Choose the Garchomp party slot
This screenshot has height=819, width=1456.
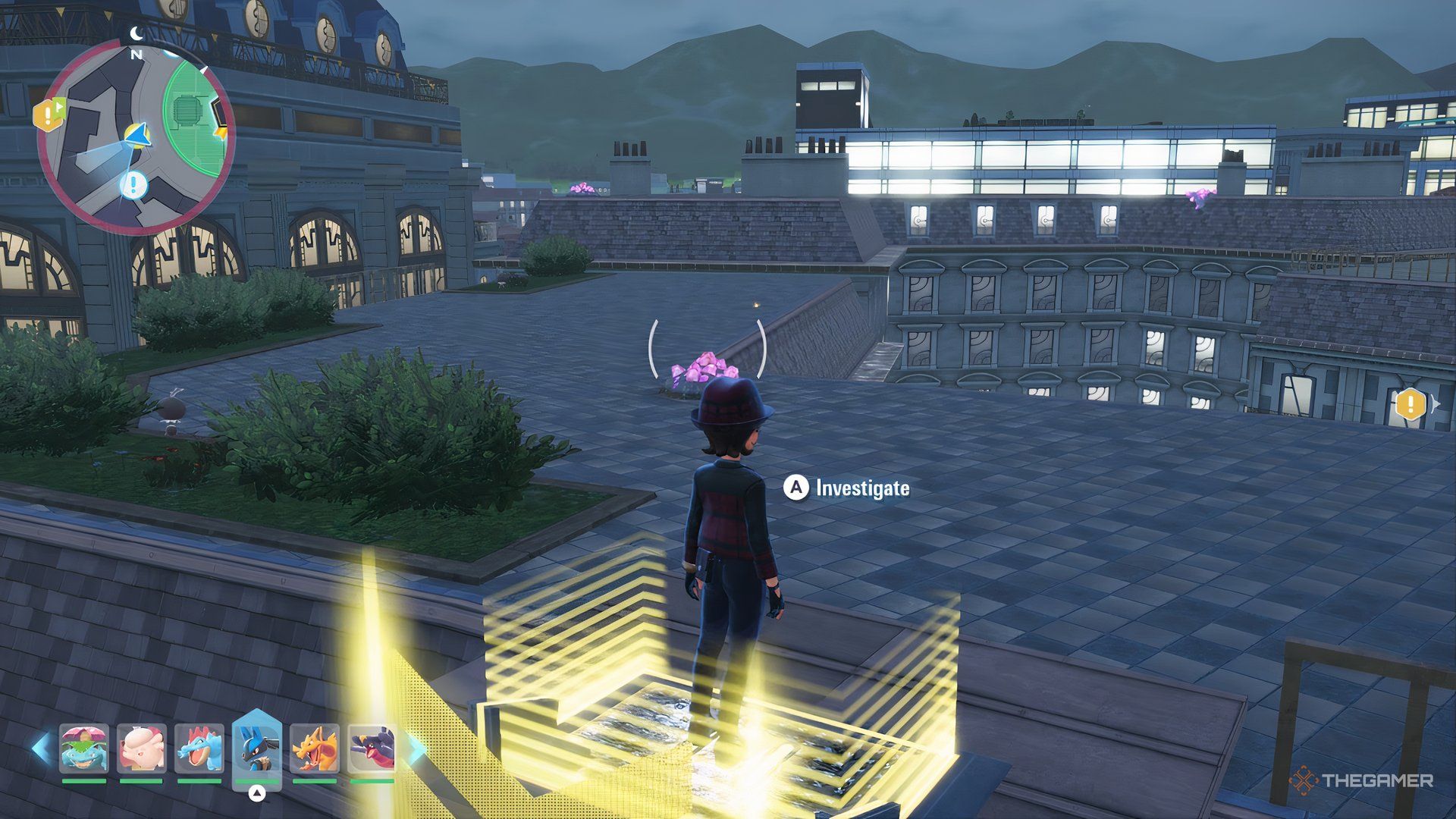372,748
